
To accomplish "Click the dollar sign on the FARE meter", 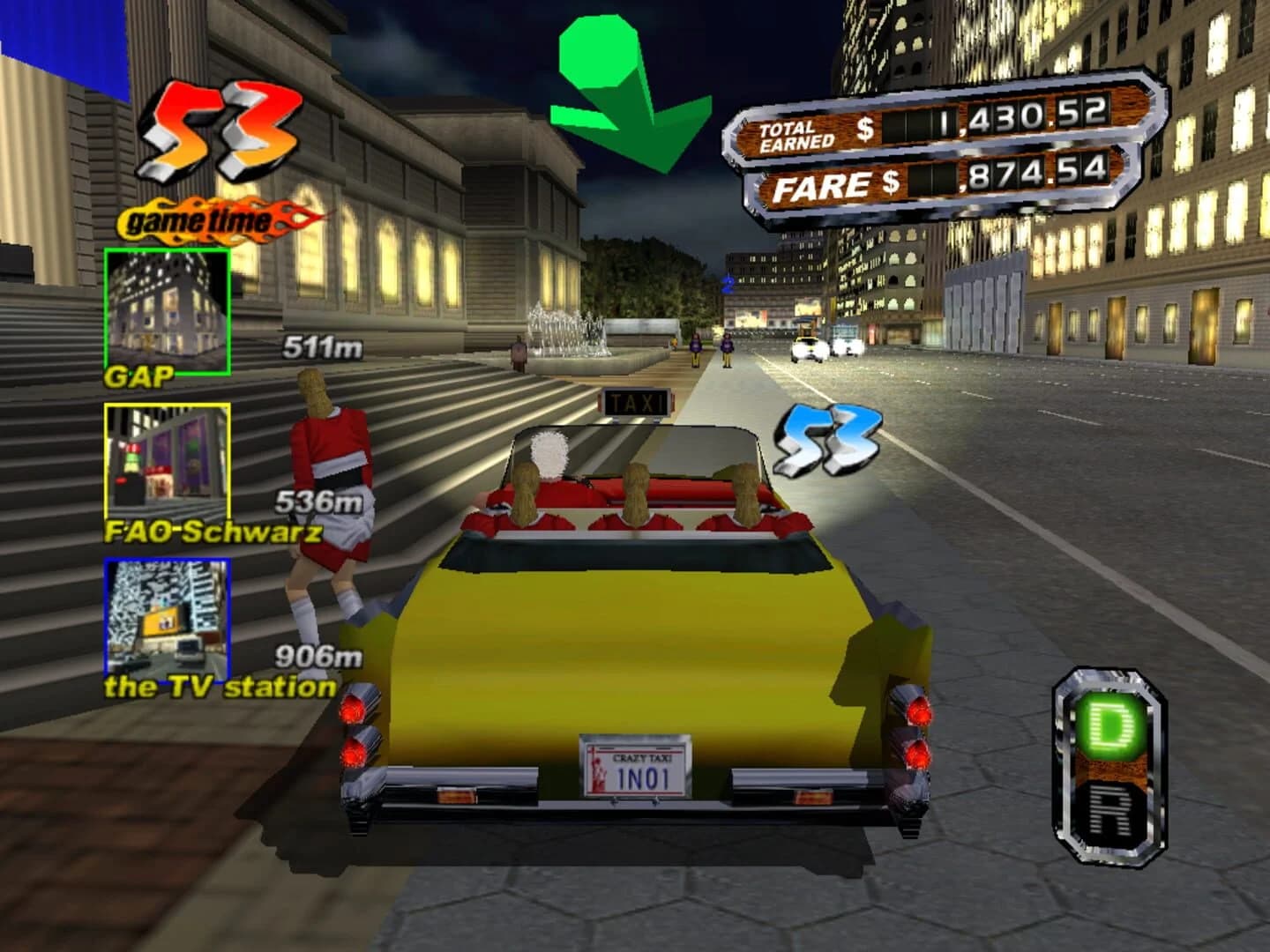I will point(893,180).
